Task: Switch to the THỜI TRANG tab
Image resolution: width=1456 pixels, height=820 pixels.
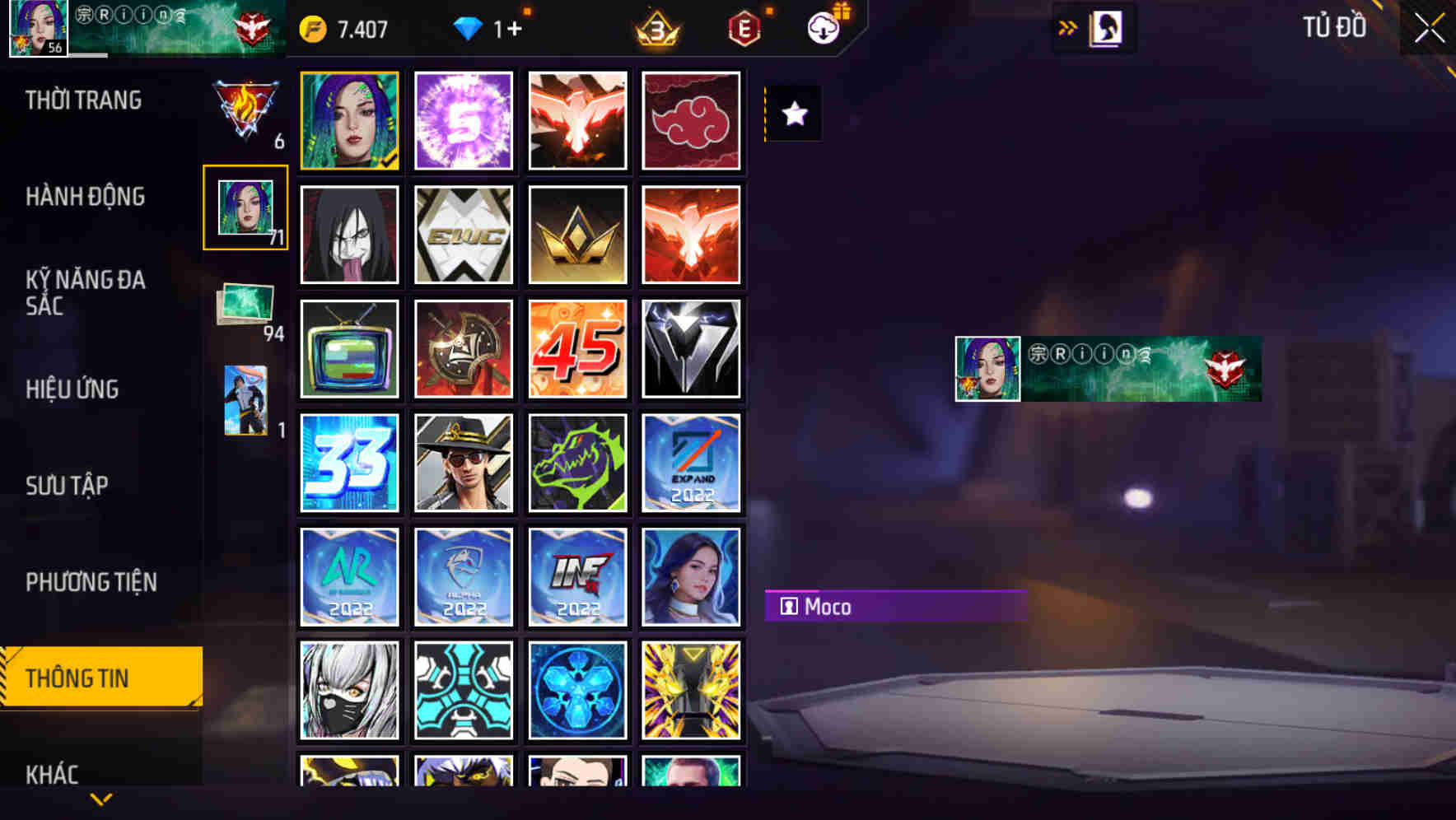Action: pos(82,100)
